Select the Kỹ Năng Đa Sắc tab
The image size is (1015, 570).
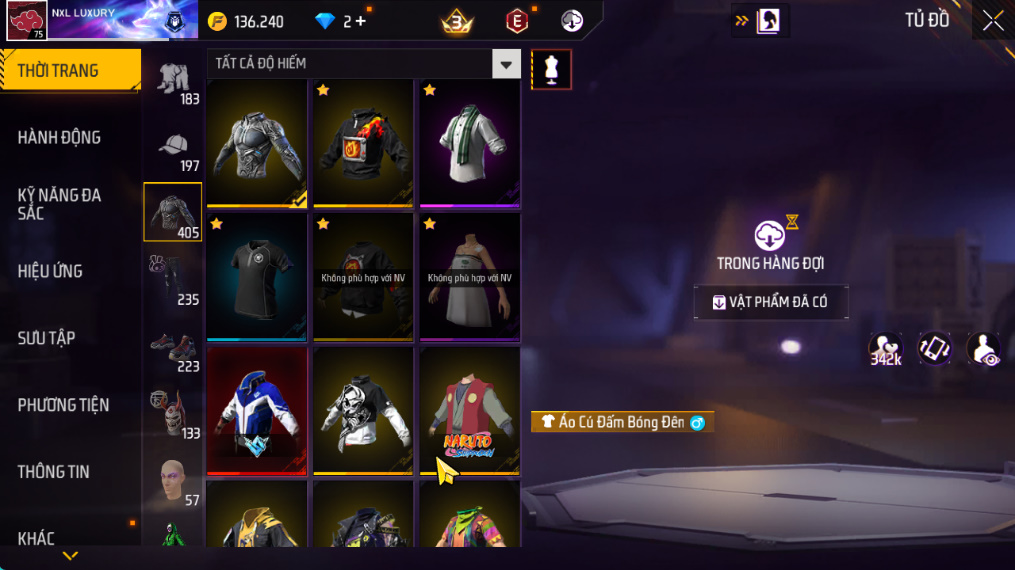pos(60,204)
